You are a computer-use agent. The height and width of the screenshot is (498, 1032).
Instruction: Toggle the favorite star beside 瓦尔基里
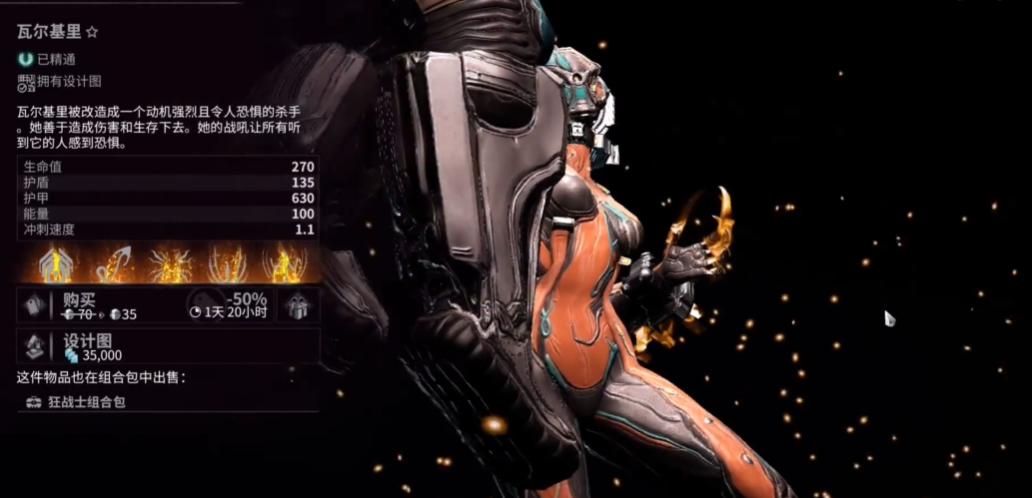pos(92,32)
